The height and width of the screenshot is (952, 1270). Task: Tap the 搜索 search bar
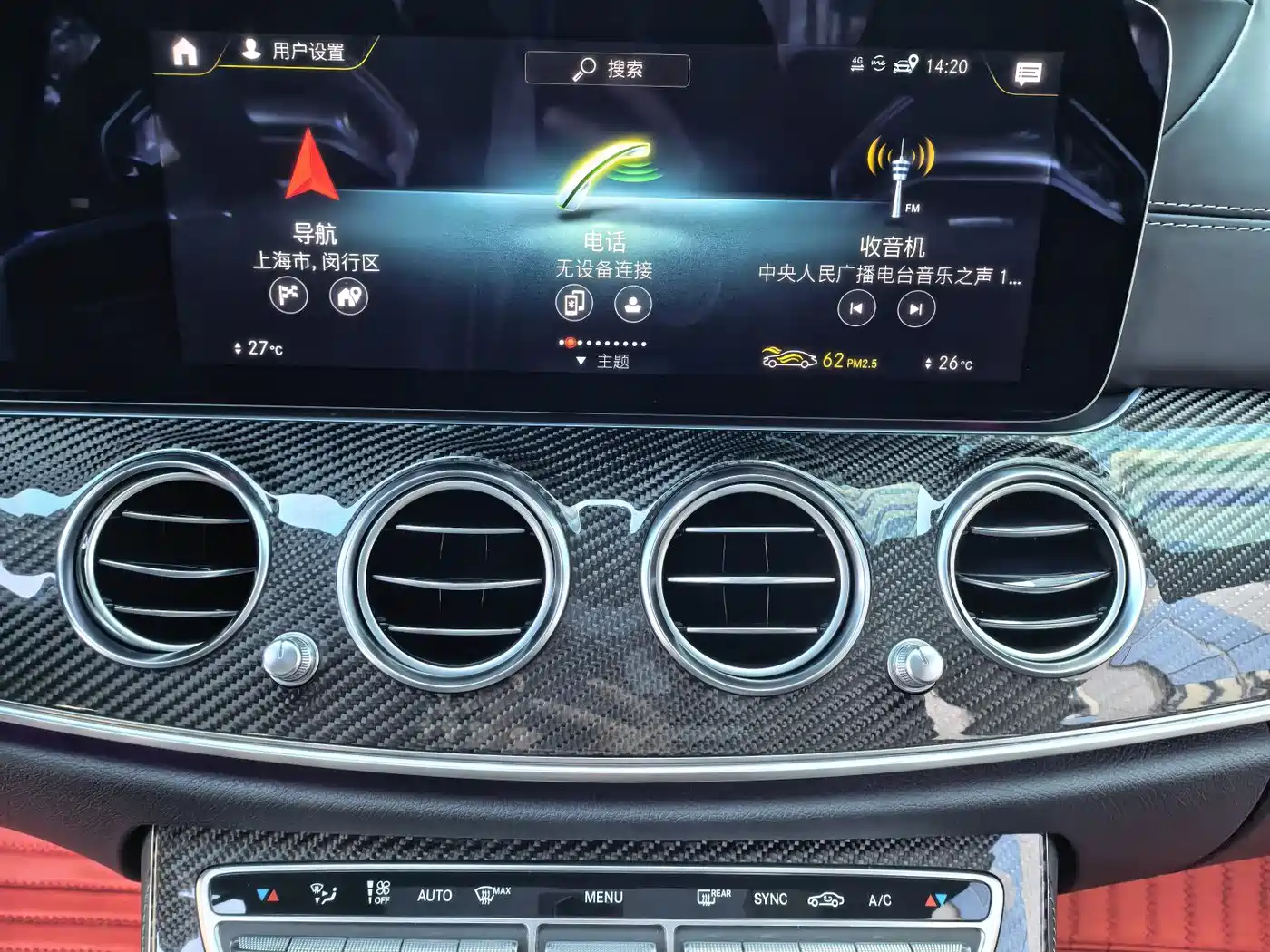(609, 68)
